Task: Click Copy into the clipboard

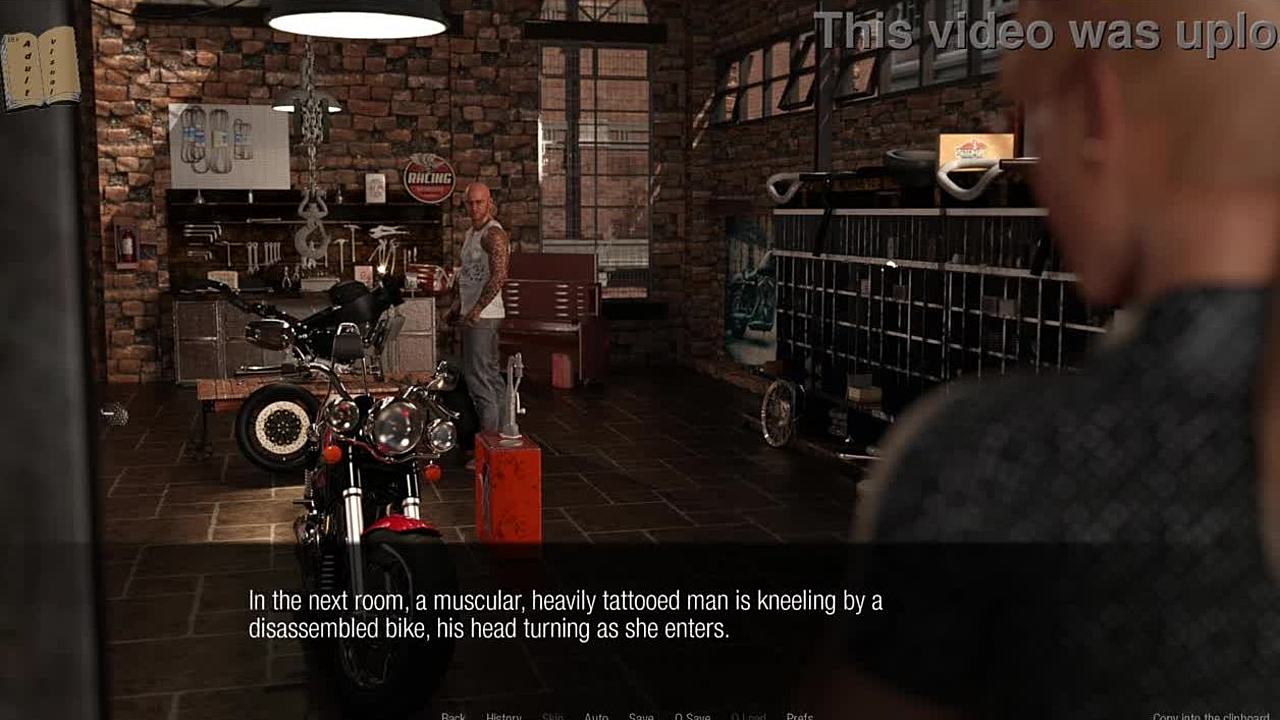Action: pyautogui.click(x=1214, y=716)
